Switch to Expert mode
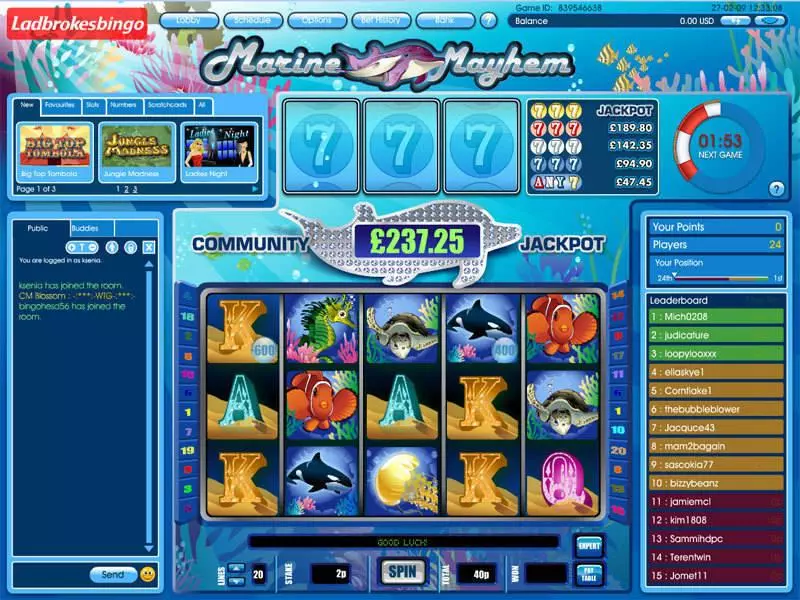Image resolution: width=800 pixels, height=600 pixels. coord(589,546)
